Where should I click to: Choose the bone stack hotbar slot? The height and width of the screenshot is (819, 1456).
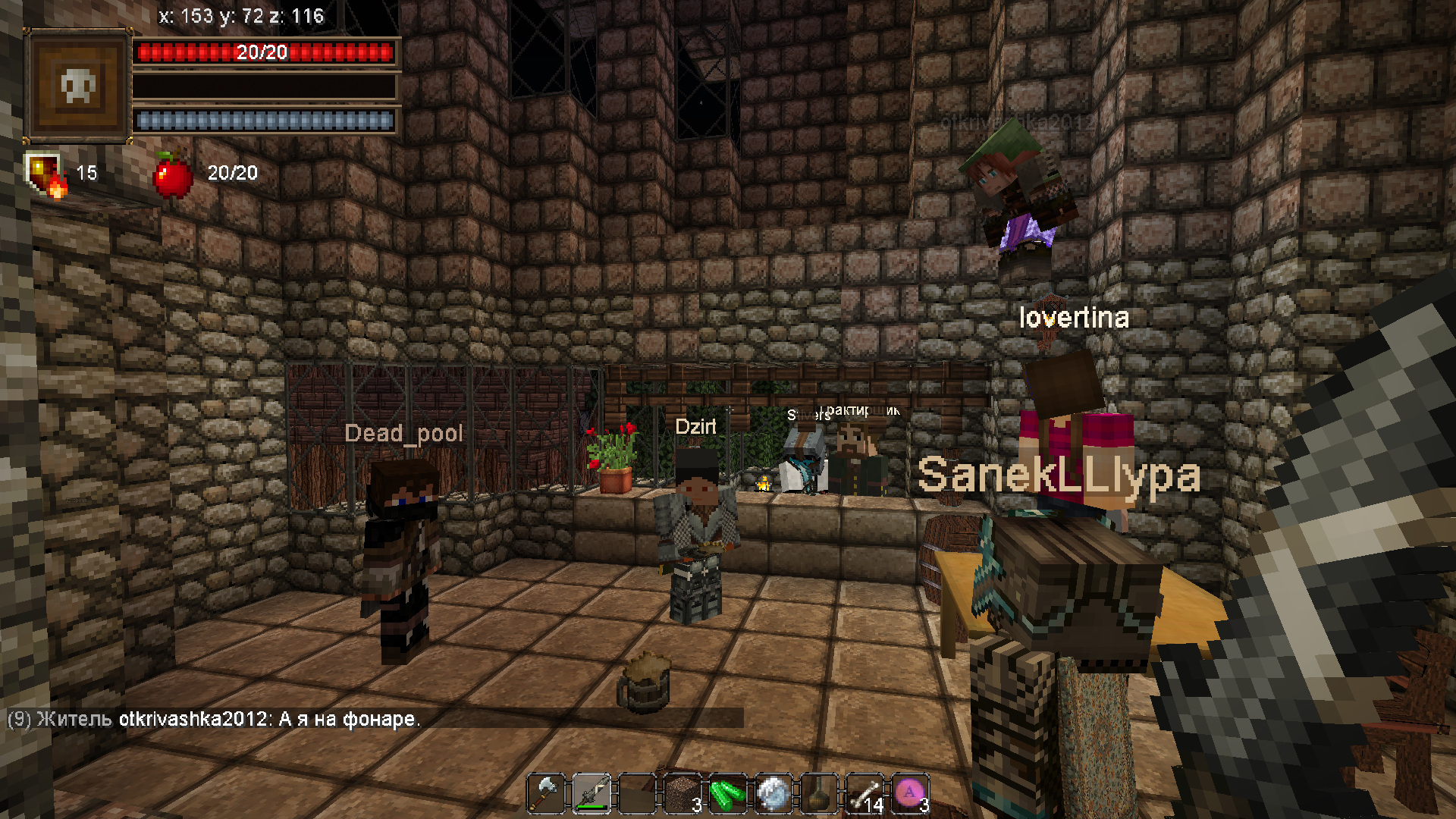[x=864, y=794]
